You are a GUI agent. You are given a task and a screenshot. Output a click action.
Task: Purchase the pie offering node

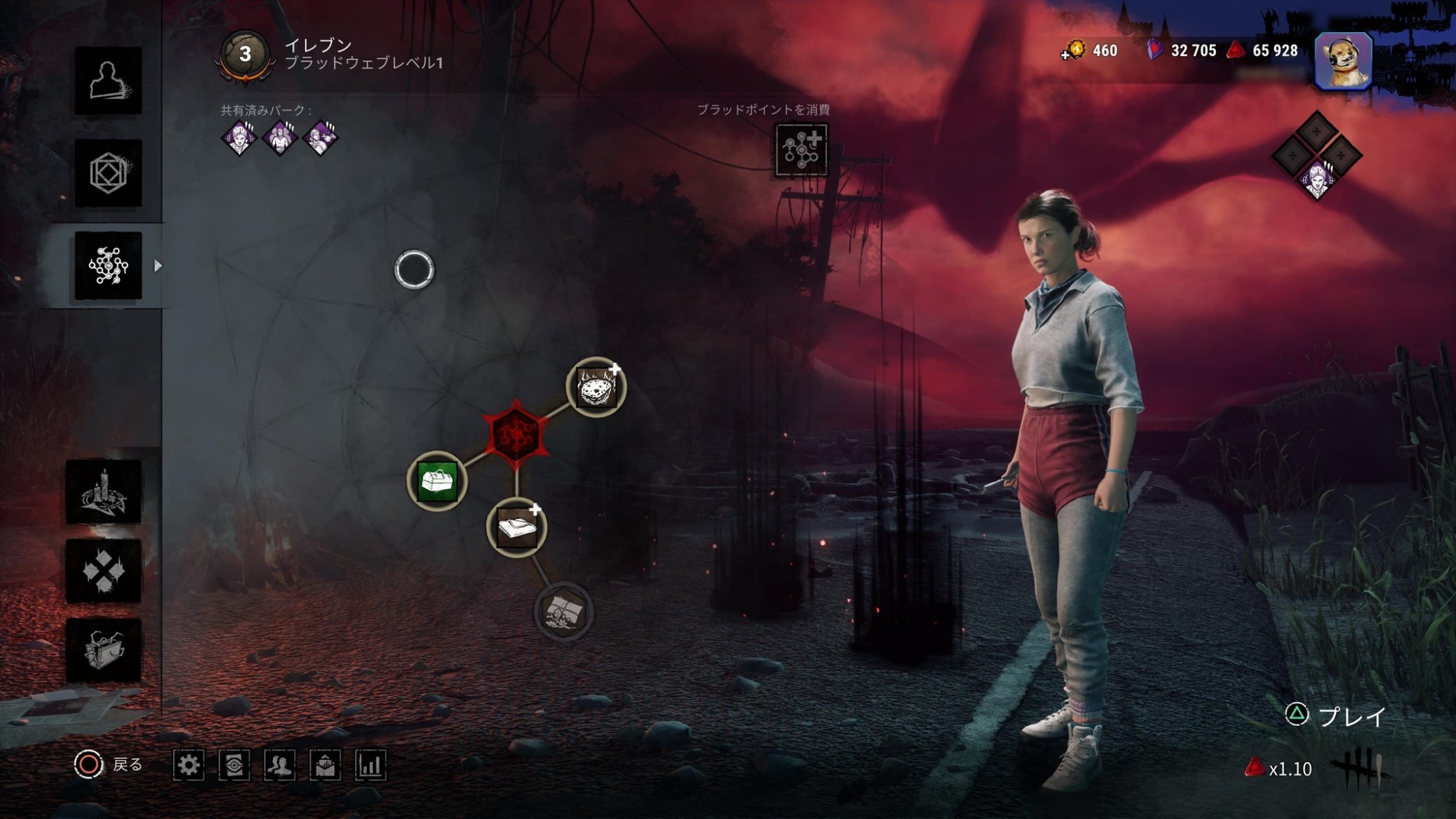(596, 387)
